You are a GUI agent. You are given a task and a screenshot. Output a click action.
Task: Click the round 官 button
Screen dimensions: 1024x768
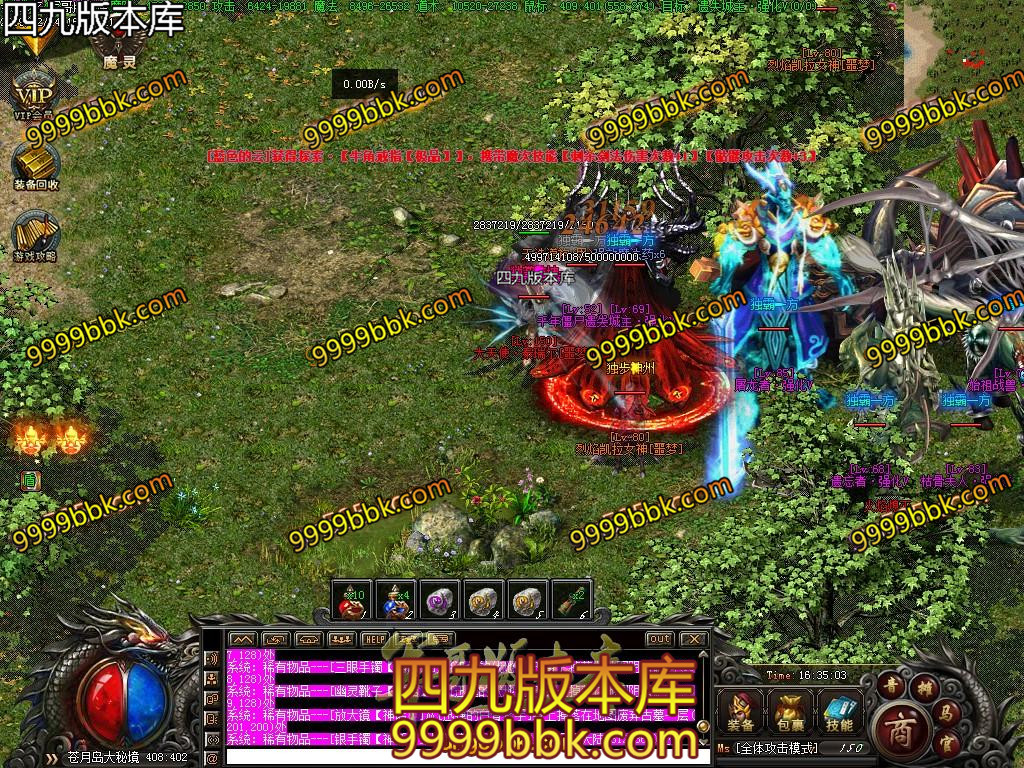point(946,743)
